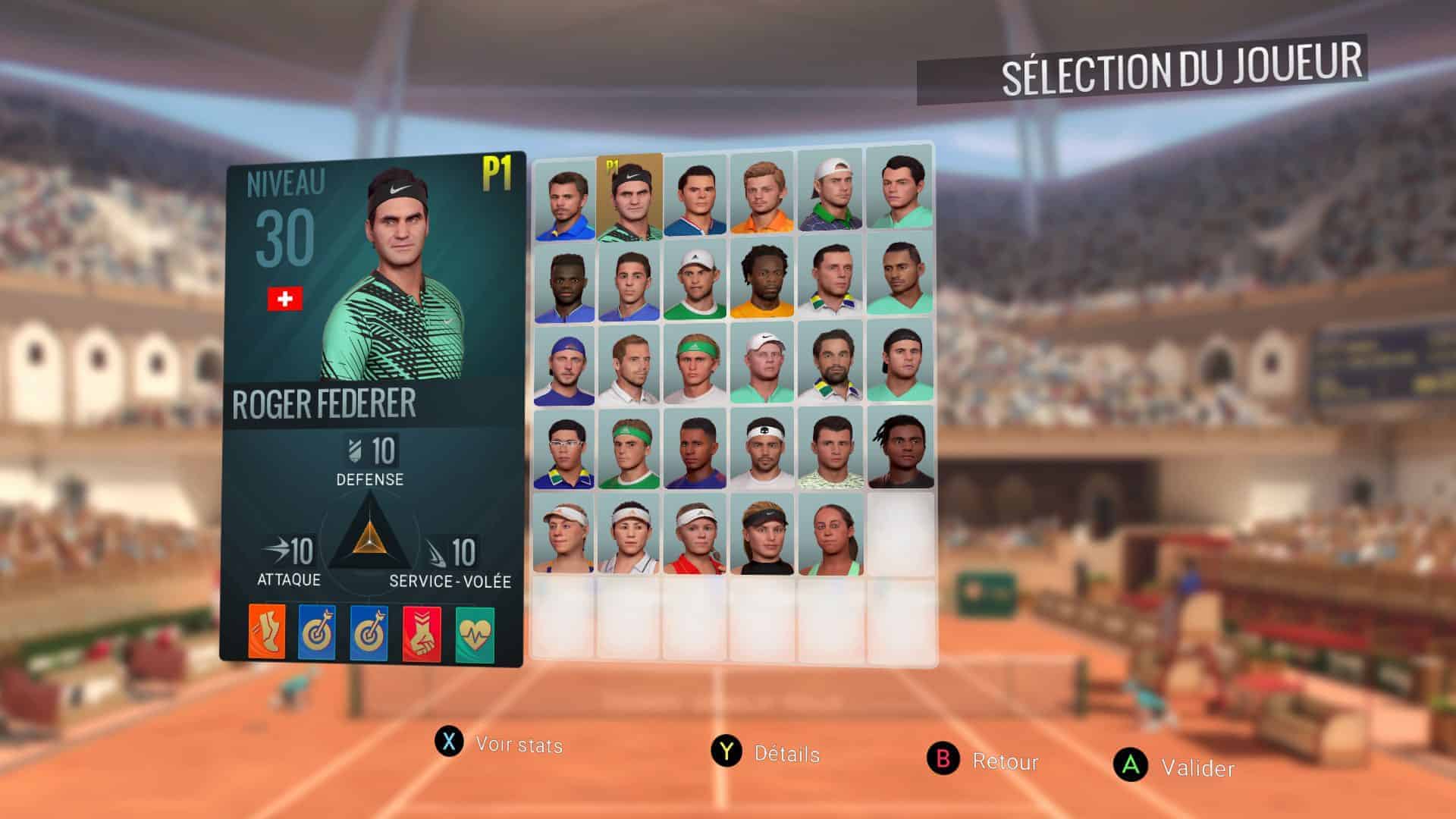Pick the player in backward blue cap
Screen dimensions: 1456x819
coord(563,364)
